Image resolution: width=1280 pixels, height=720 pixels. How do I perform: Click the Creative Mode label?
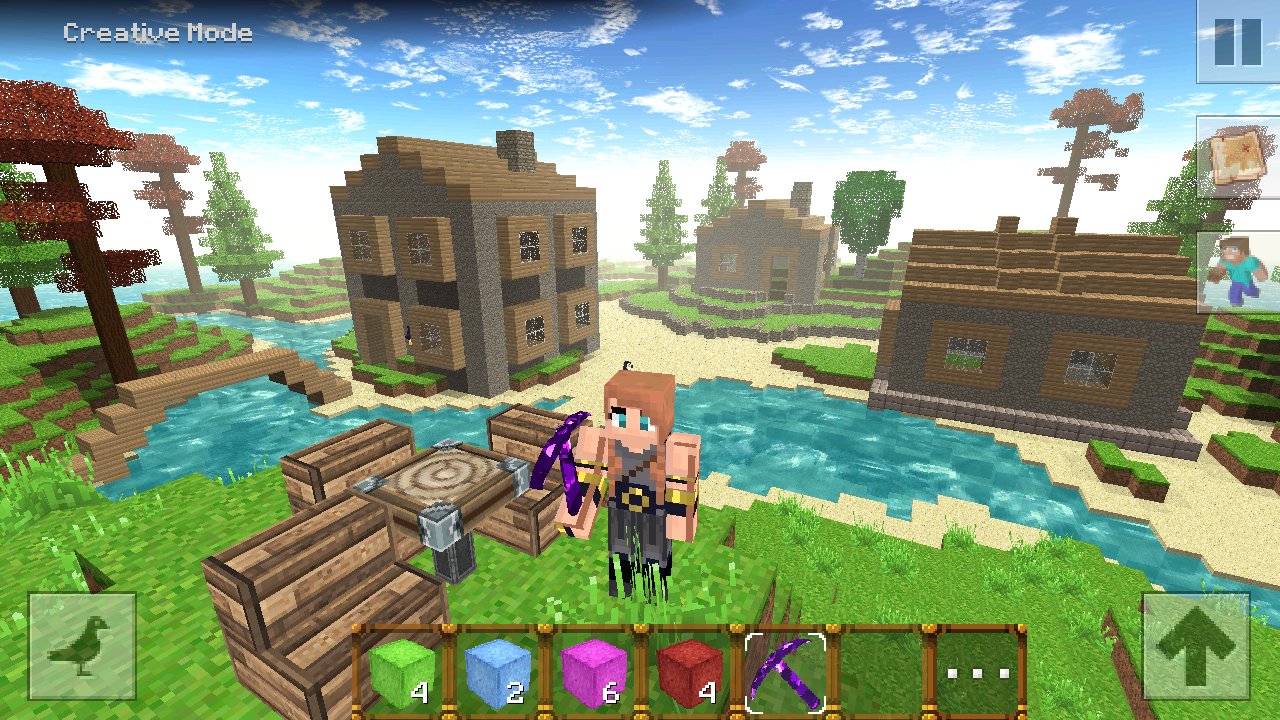pyautogui.click(x=157, y=32)
